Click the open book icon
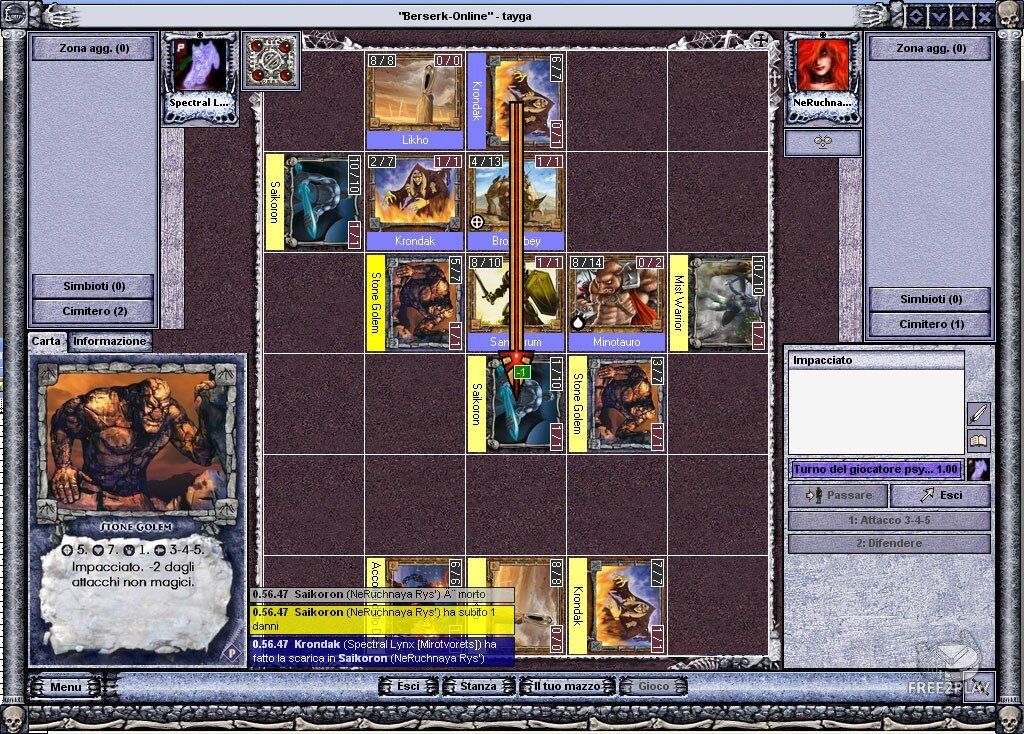 click(x=978, y=440)
